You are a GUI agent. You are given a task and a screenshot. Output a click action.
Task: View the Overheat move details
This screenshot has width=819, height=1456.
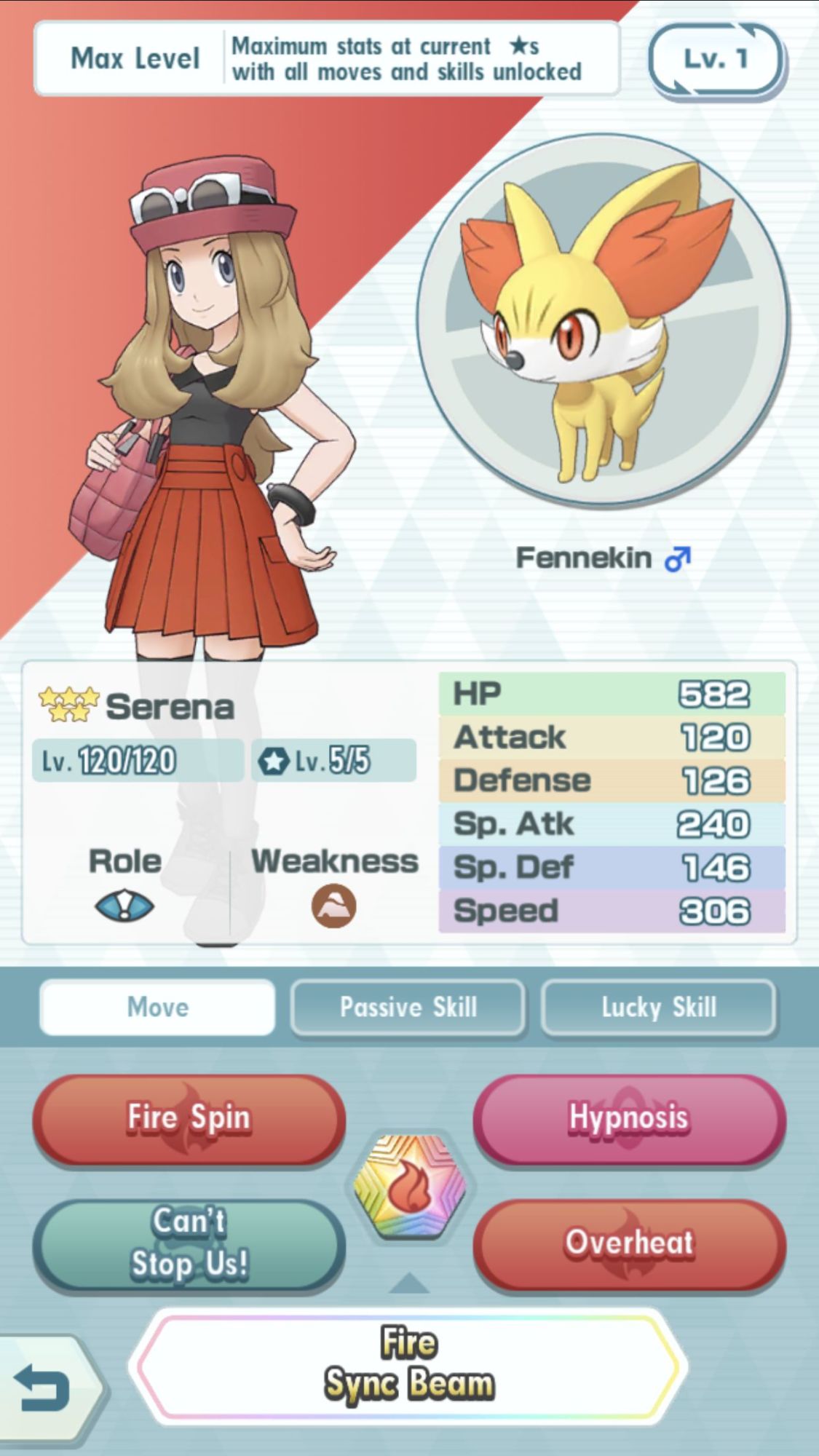pyautogui.click(x=629, y=1243)
